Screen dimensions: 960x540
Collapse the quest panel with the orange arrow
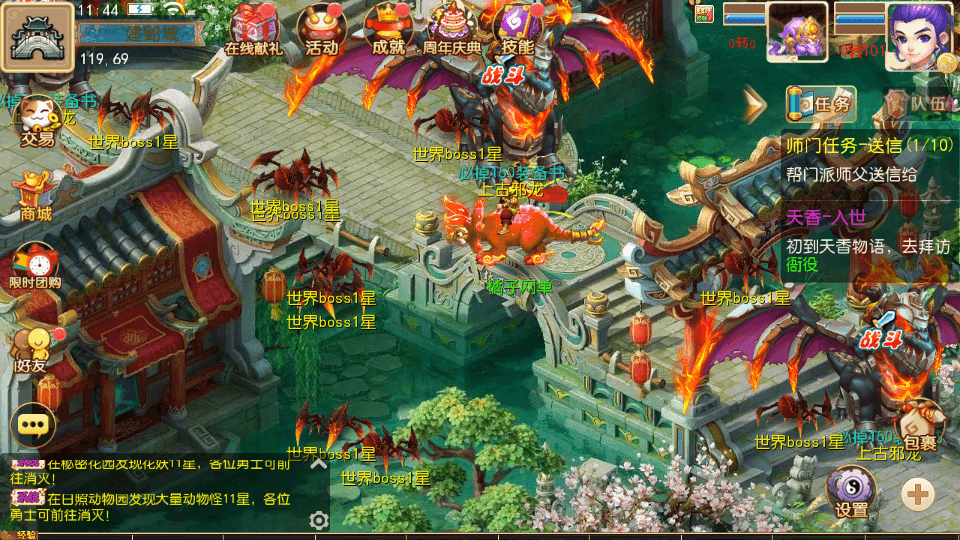click(755, 103)
